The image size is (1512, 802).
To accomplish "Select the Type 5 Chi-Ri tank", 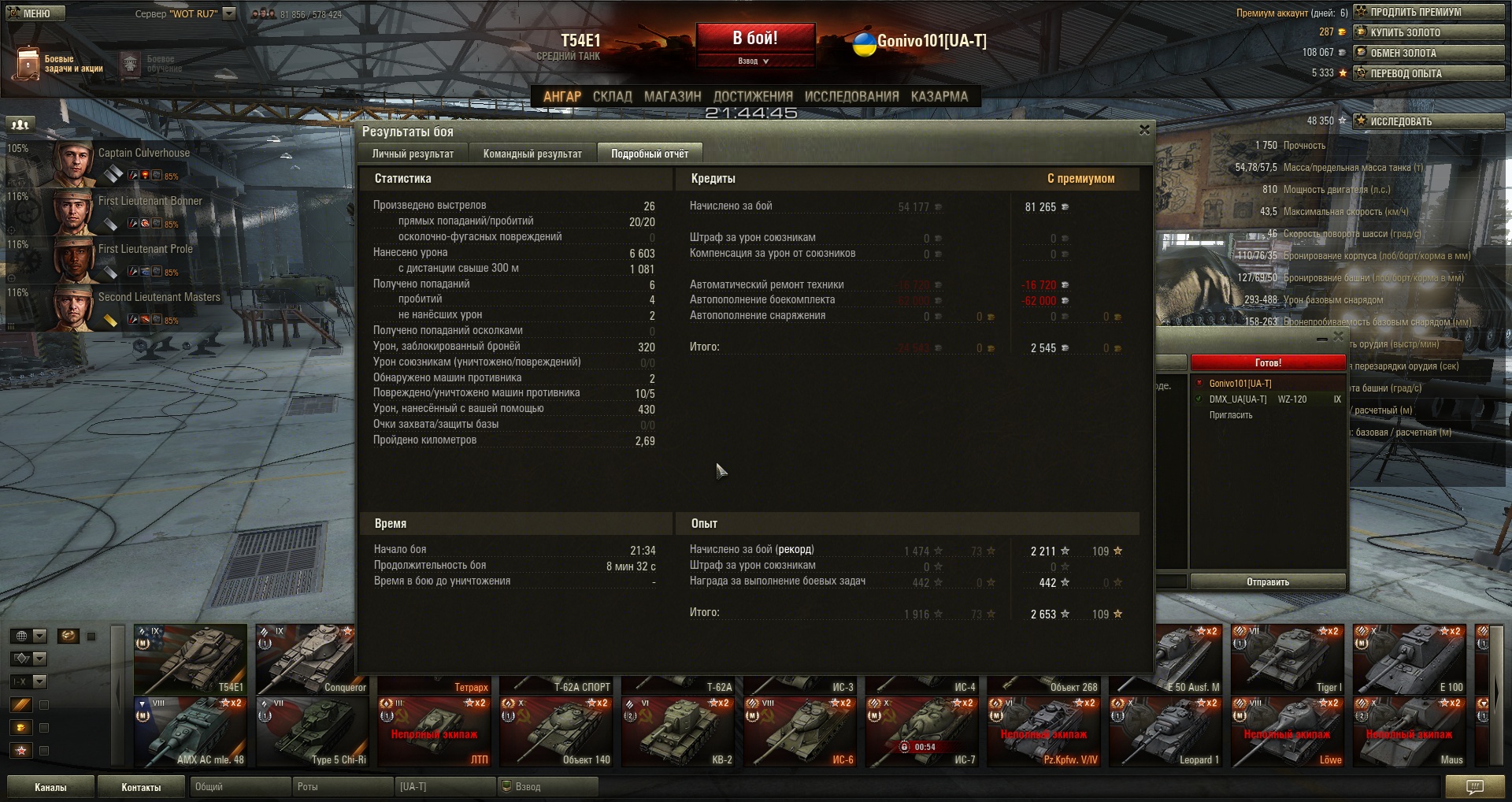I will (x=312, y=732).
